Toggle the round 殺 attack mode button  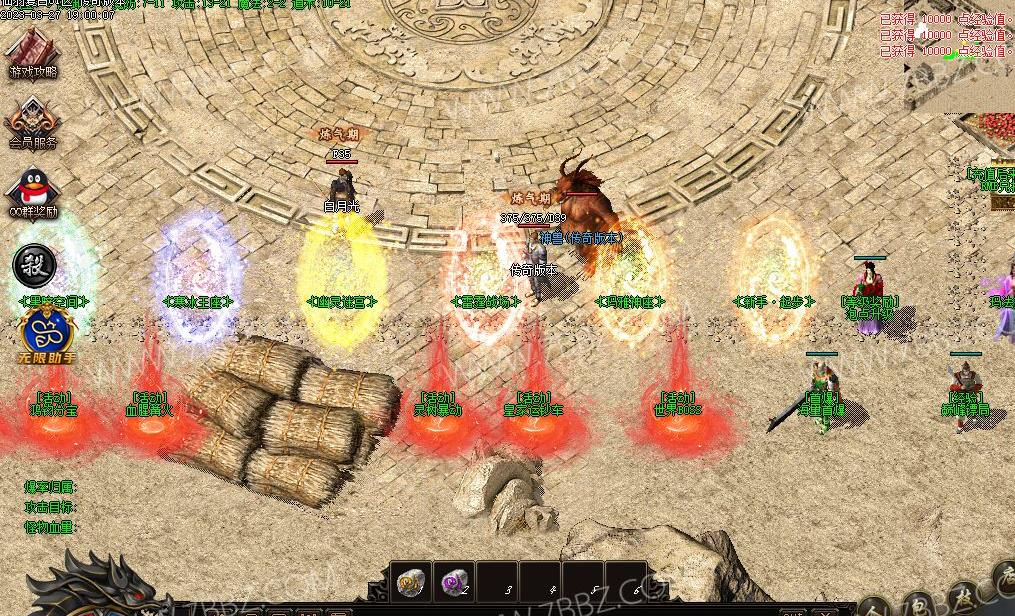click(34, 266)
